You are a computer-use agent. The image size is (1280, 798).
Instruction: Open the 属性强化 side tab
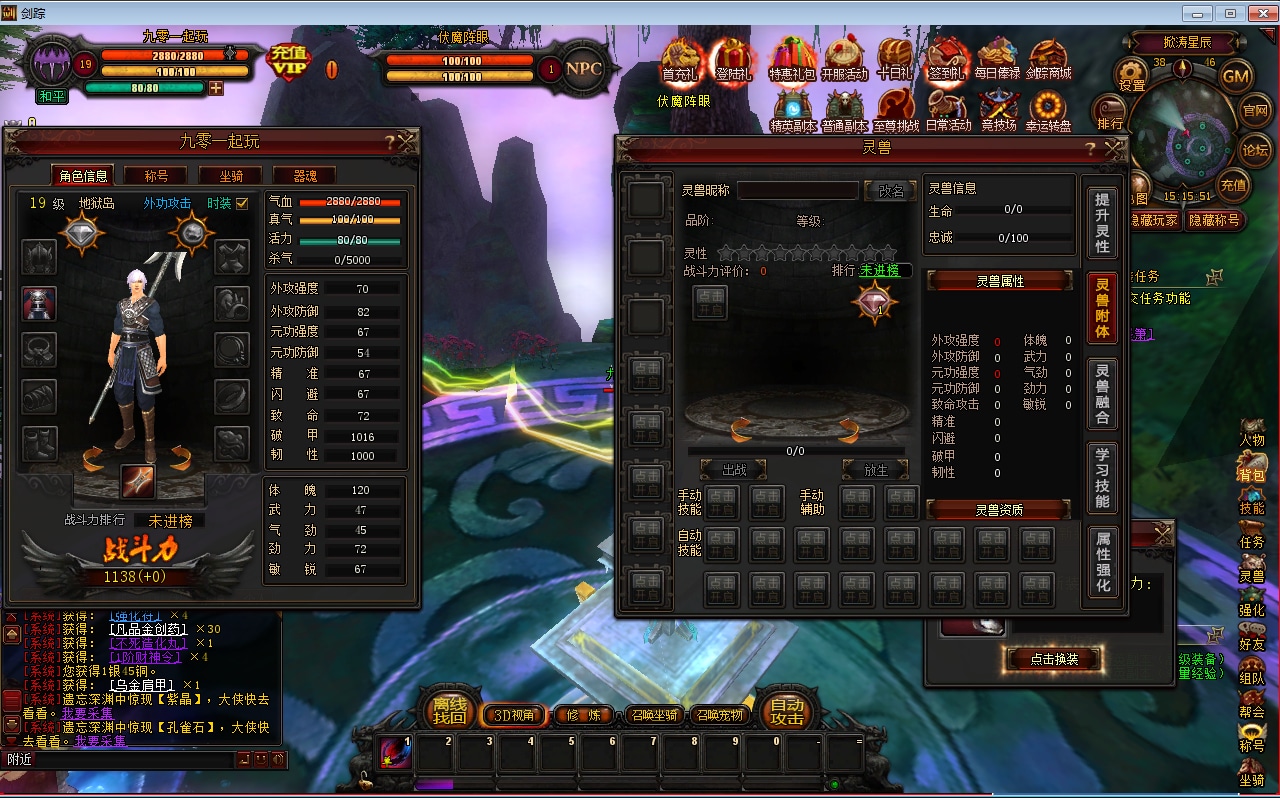1102,562
